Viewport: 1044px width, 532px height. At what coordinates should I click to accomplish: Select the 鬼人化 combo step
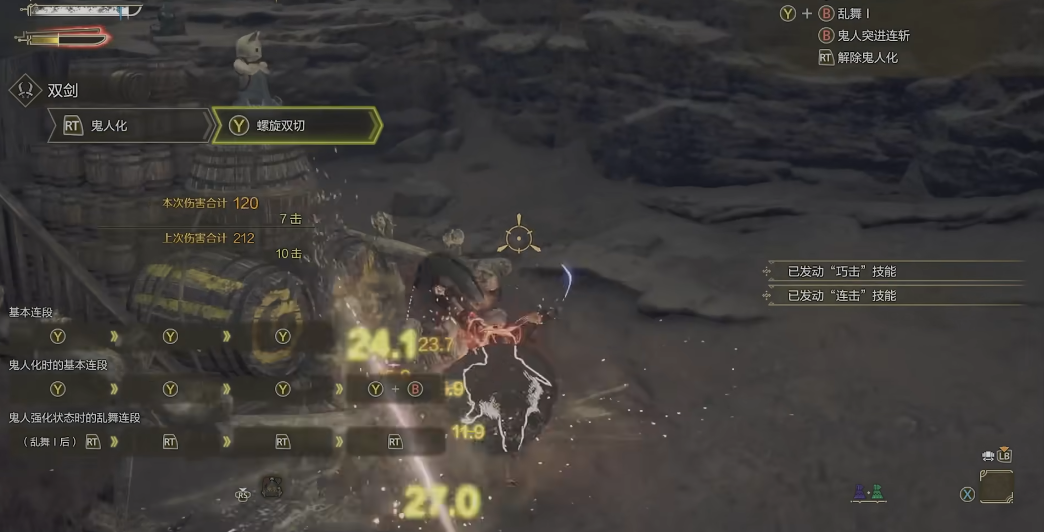(128, 126)
